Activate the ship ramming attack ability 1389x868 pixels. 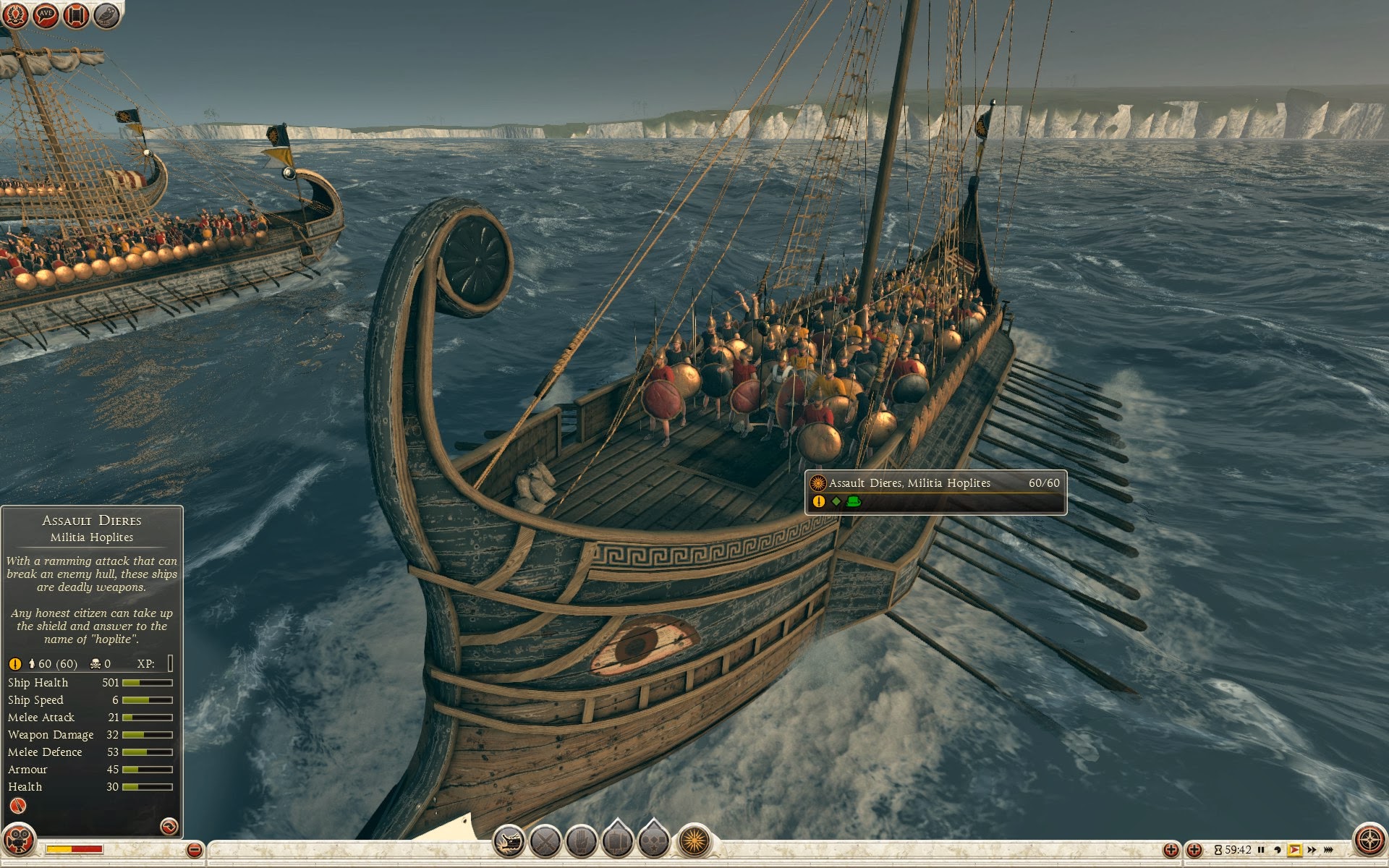509,841
